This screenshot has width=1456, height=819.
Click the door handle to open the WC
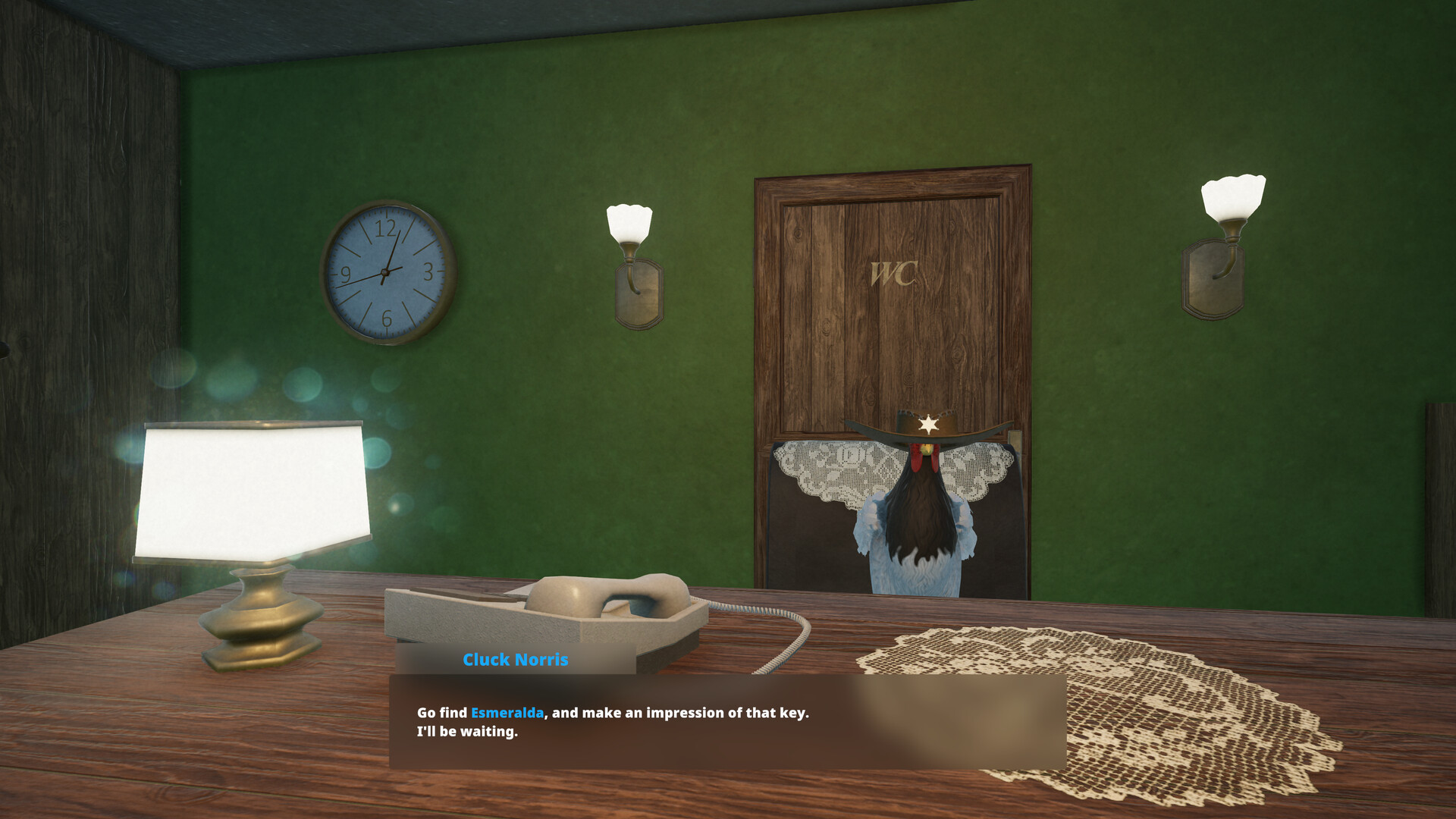tap(1015, 440)
